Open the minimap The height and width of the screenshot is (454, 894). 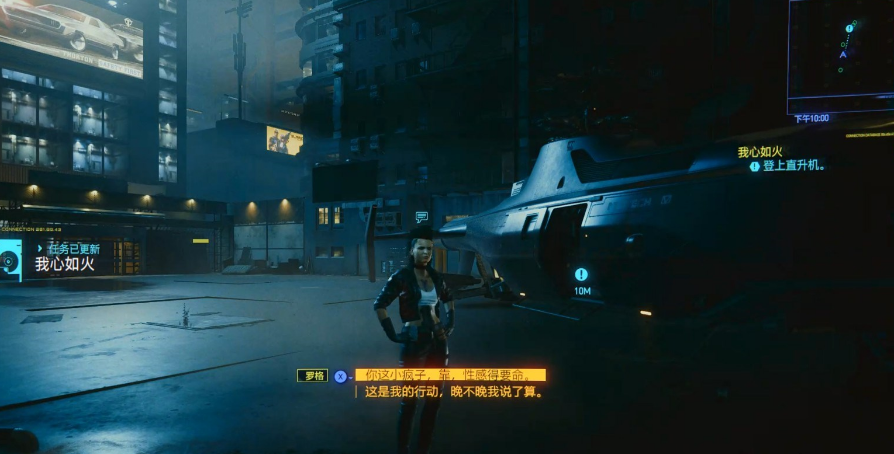[839, 56]
